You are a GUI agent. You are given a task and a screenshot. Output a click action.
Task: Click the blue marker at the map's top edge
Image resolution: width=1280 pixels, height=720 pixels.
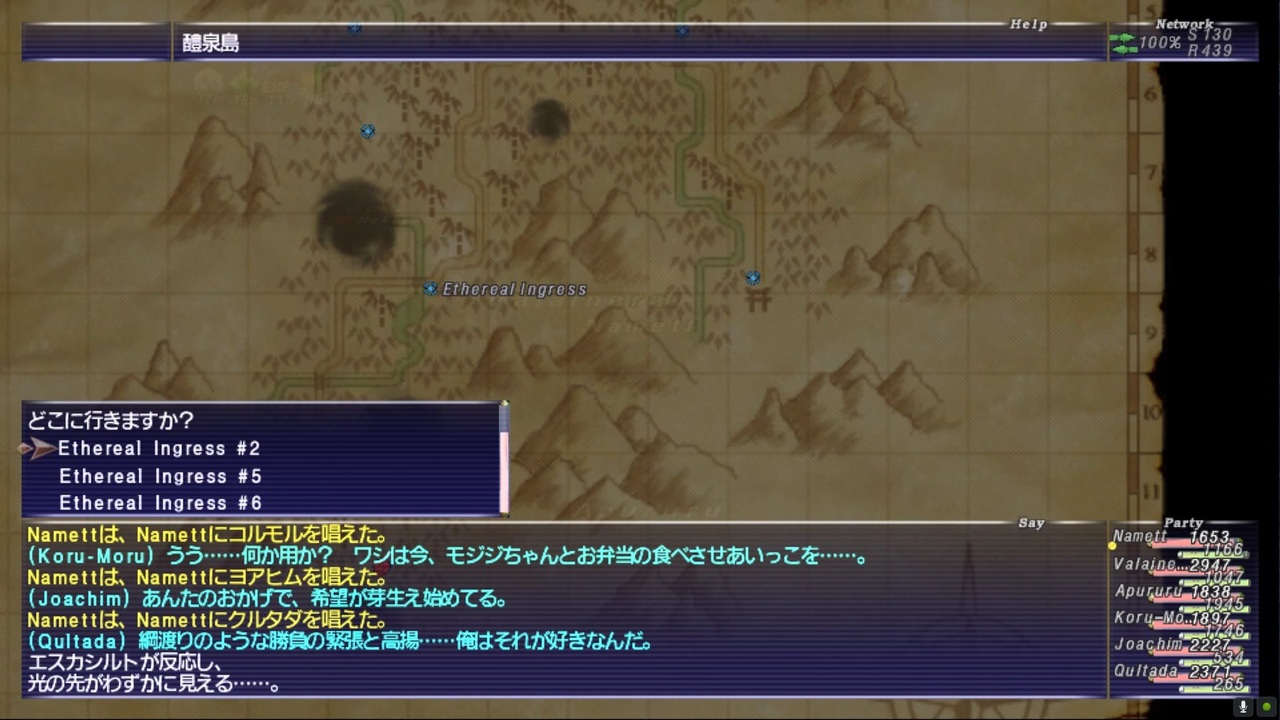355,29
